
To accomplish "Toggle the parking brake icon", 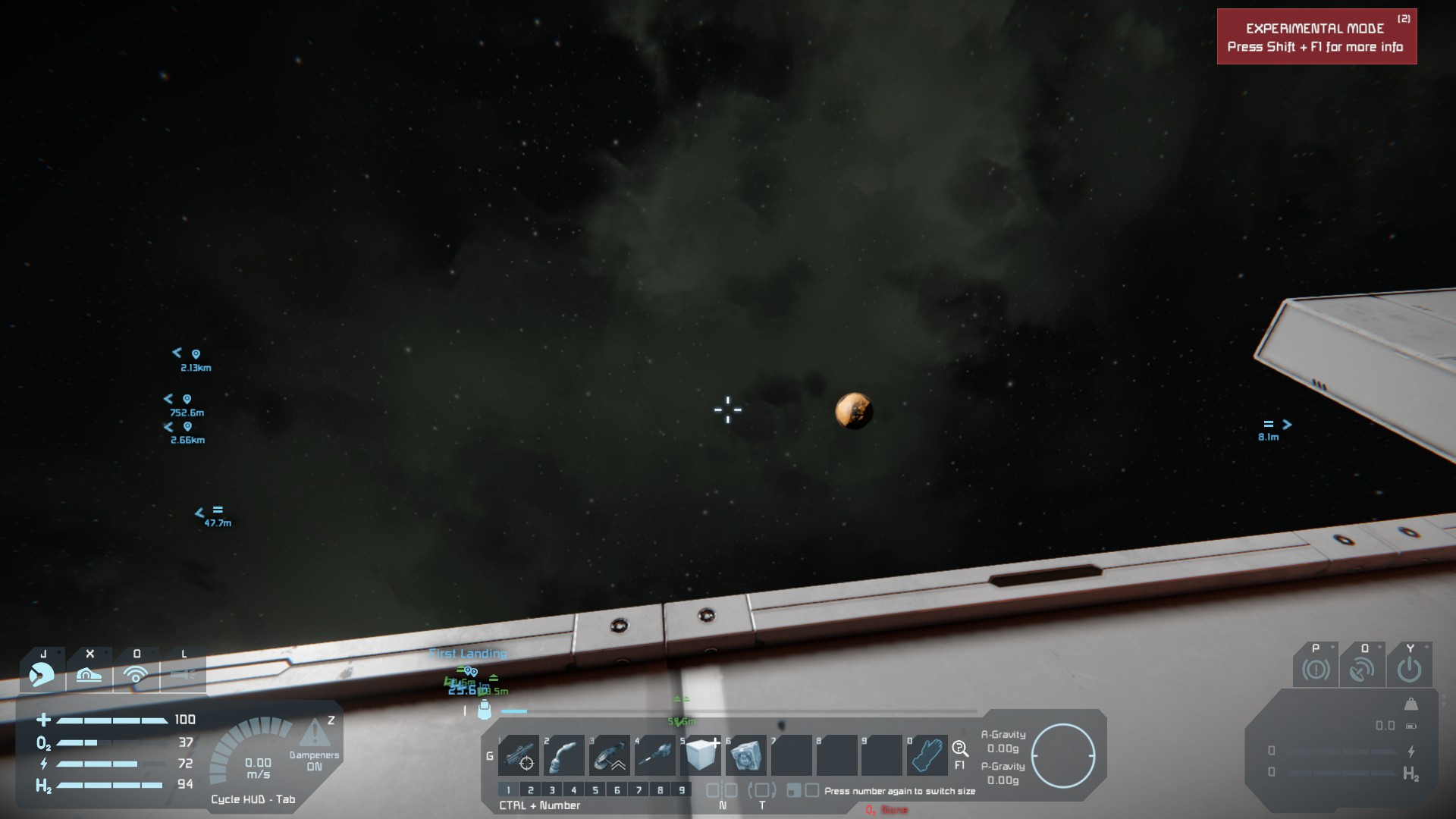I will 1316,670.
